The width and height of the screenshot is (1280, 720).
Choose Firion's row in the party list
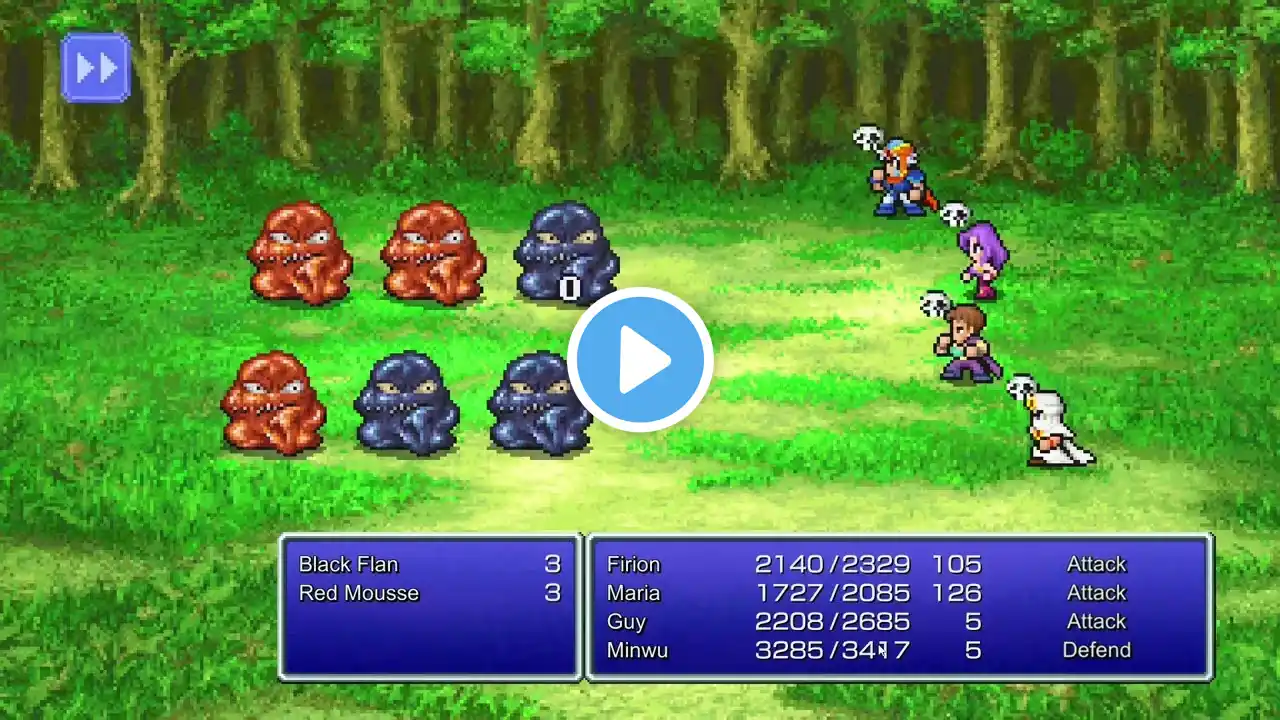[634, 564]
